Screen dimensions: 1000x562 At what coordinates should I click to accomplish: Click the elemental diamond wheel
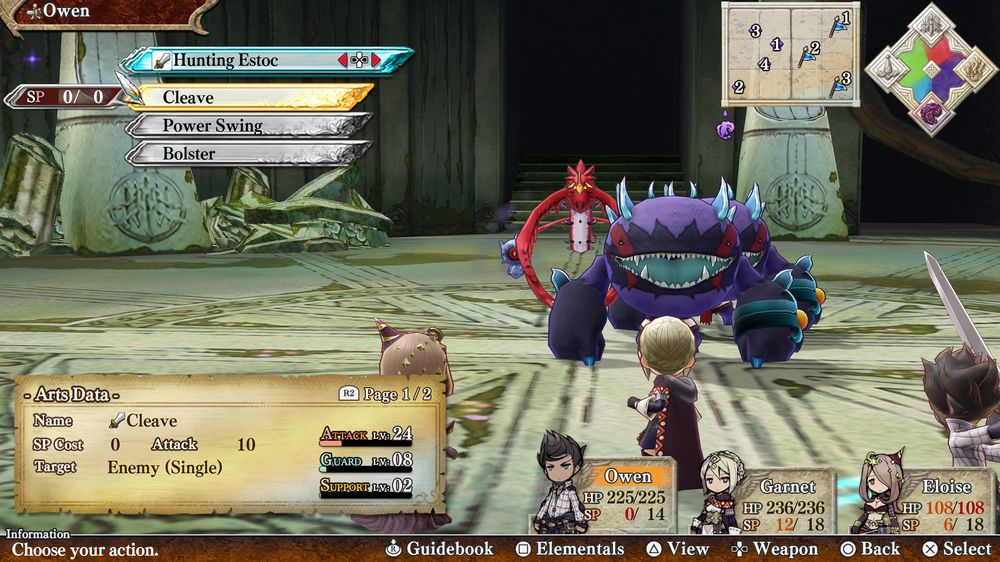pos(930,68)
